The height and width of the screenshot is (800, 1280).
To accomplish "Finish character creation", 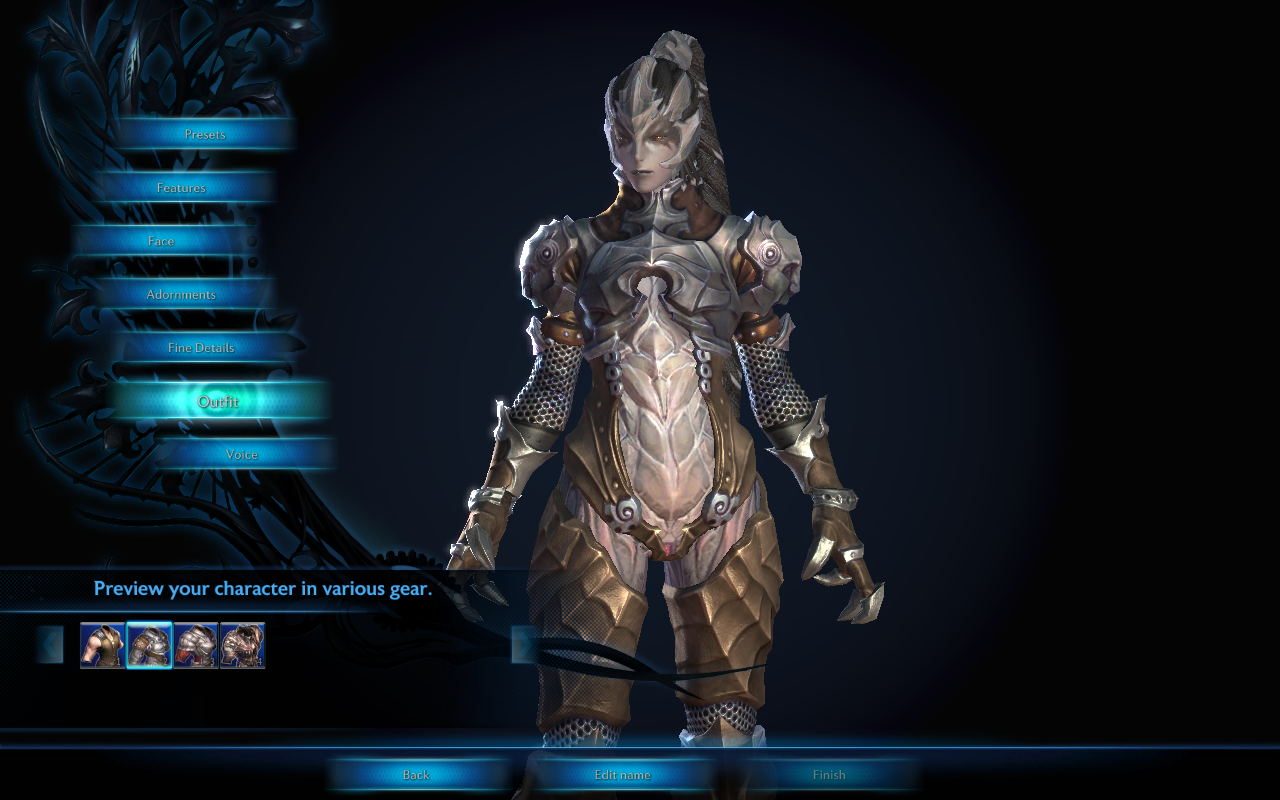I will point(829,775).
